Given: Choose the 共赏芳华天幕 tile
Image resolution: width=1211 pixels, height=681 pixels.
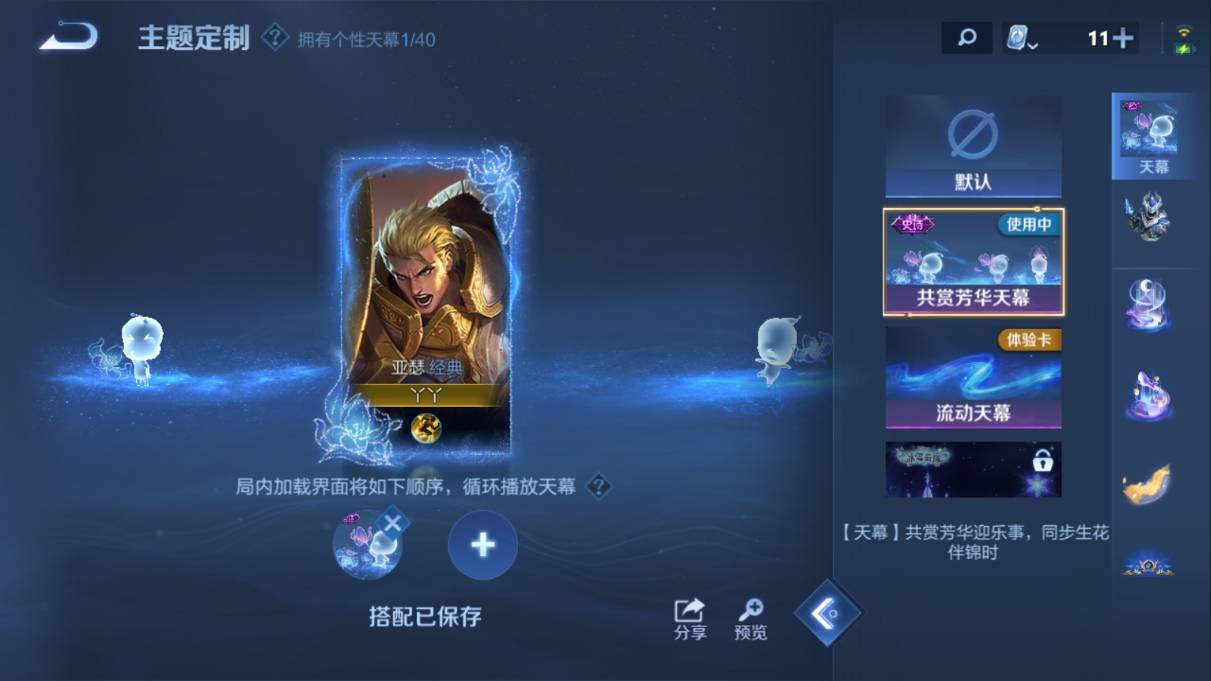Looking at the screenshot, I should [973, 261].
